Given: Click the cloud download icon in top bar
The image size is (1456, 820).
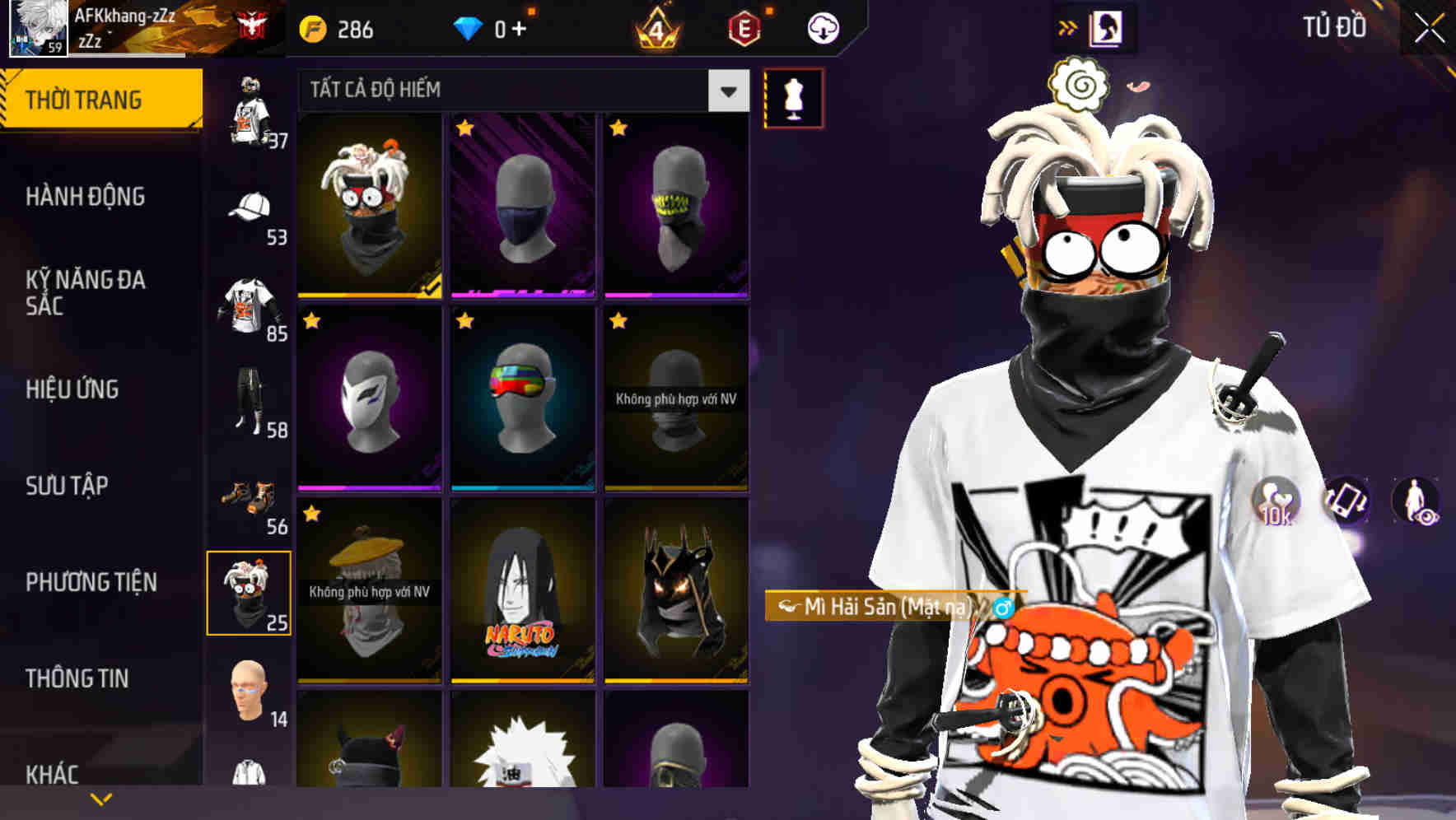Looking at the screenshot, I should pyautogui.click(x=823, y=27).
